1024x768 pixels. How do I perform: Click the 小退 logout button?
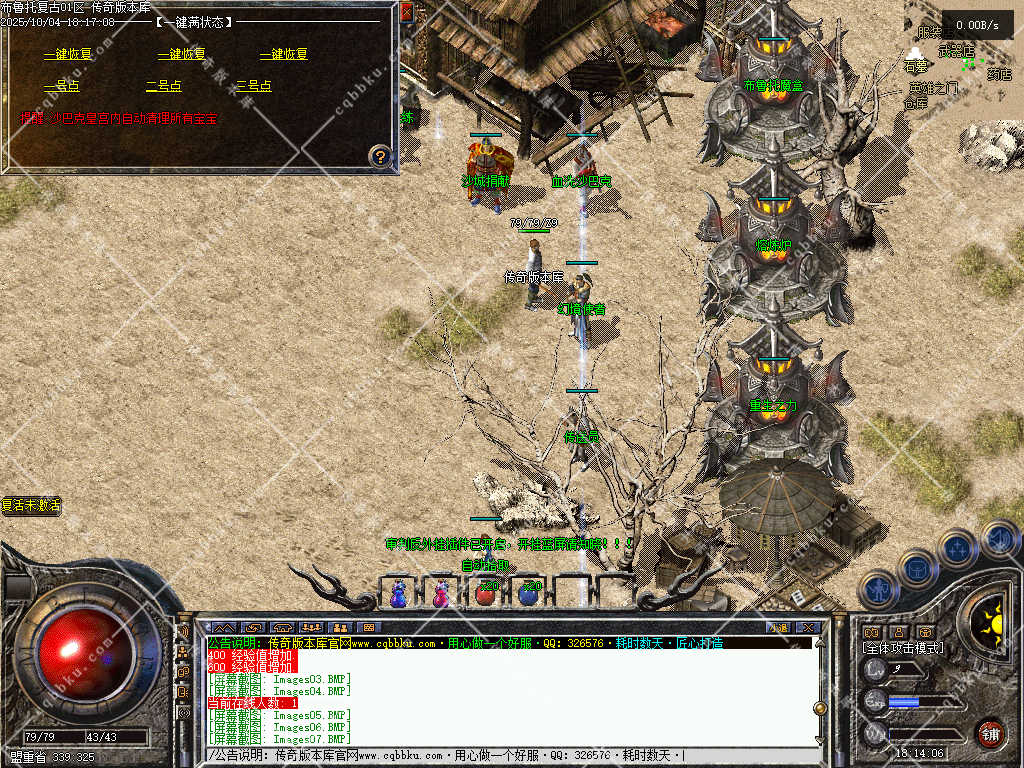click(778, 627)
